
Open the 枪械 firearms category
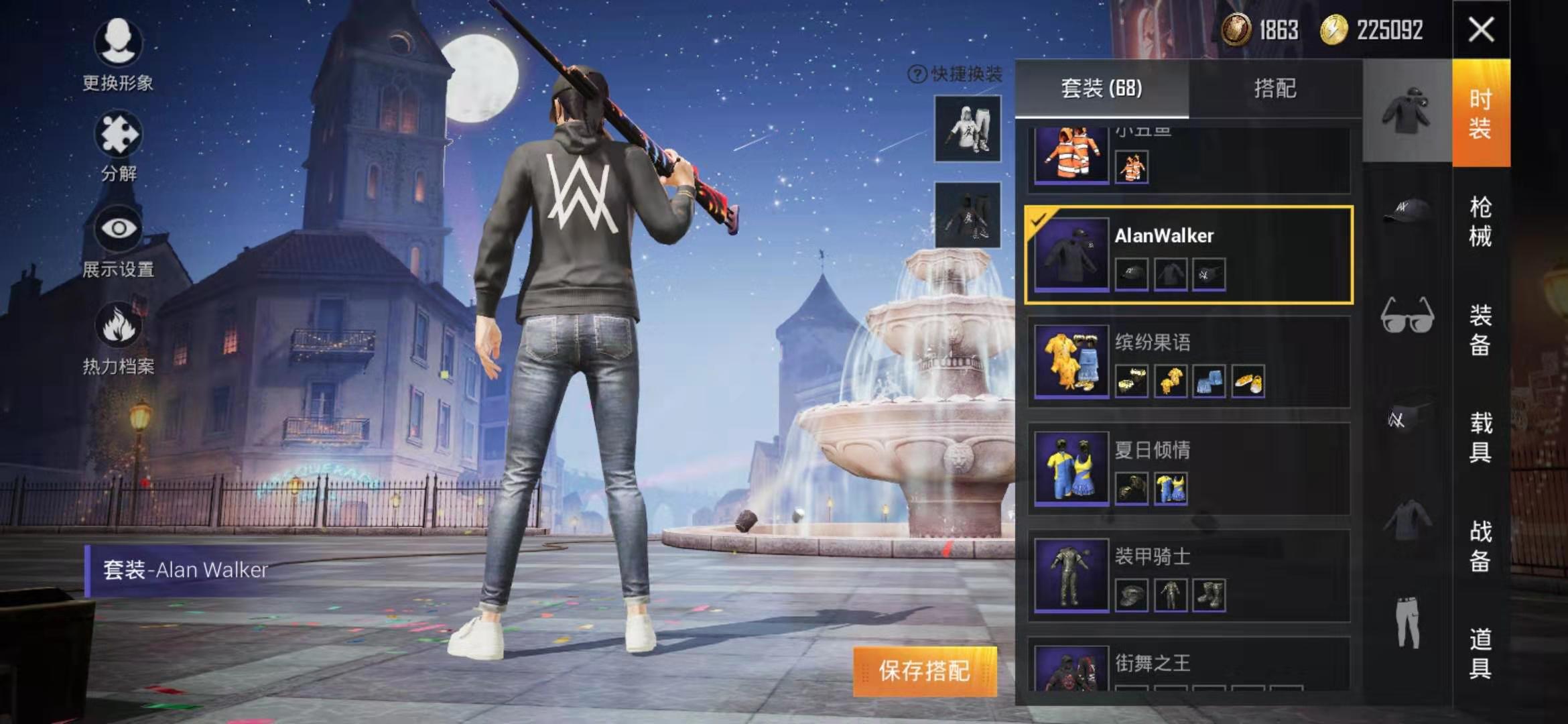click(1480, 221)
